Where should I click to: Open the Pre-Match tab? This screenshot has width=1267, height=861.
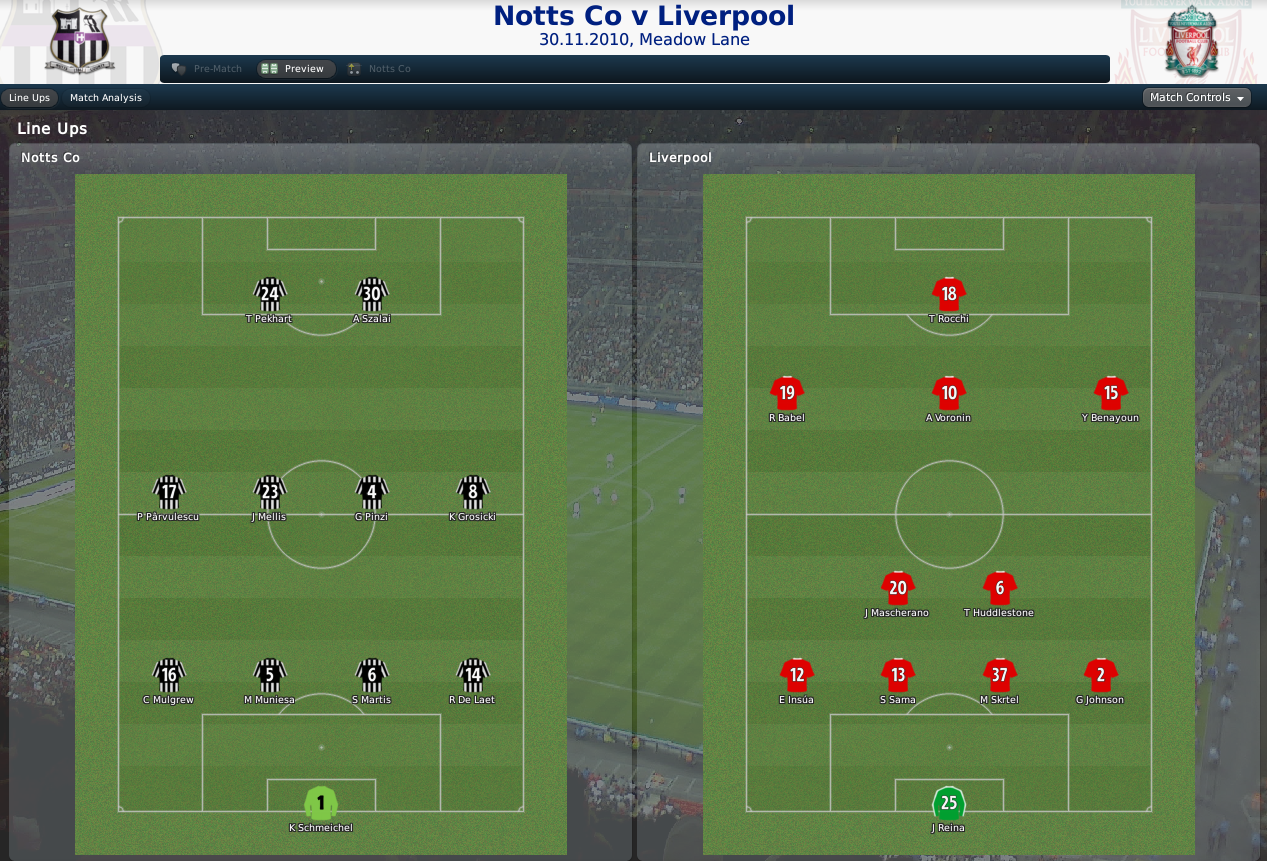[x=208, y=69]
